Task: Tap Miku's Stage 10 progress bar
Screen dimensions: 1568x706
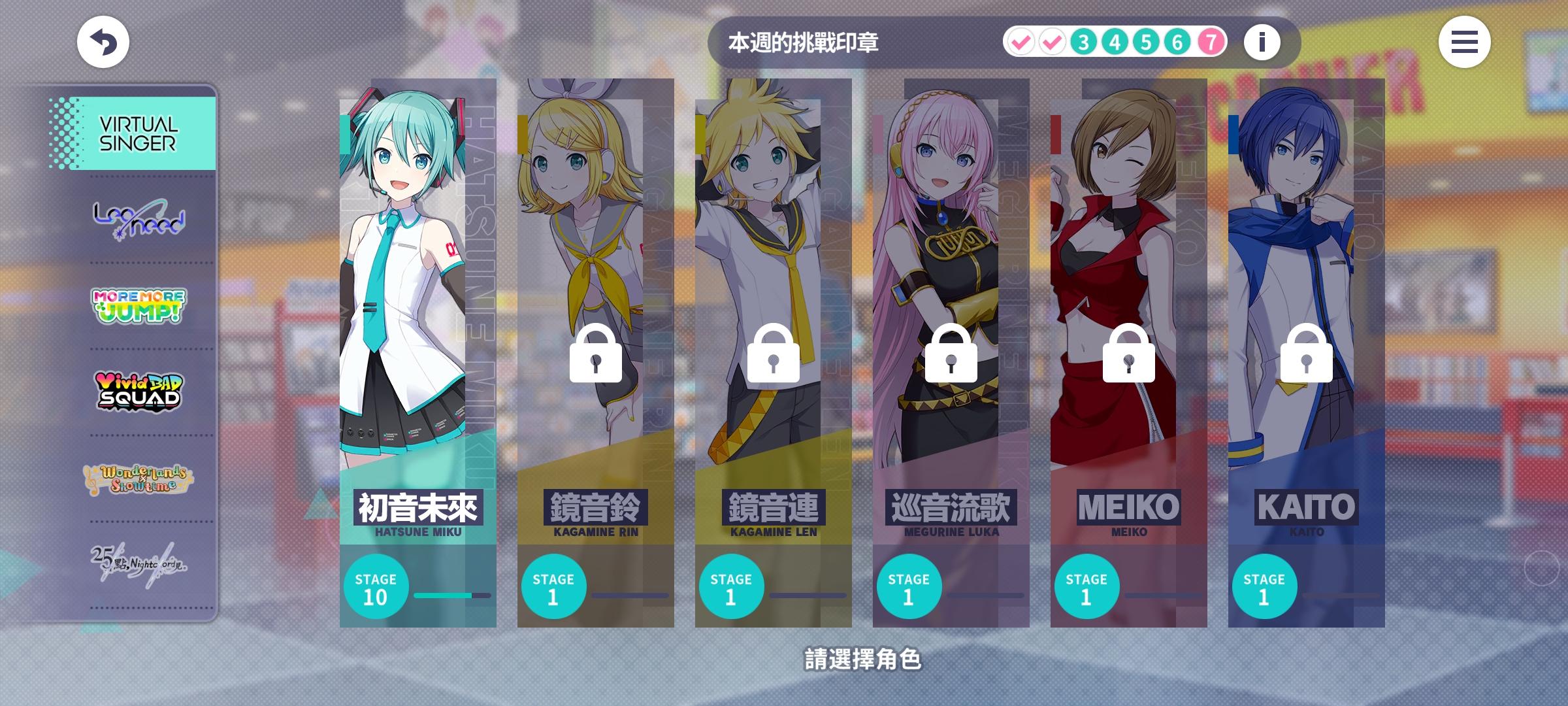Action: (449, 596)
